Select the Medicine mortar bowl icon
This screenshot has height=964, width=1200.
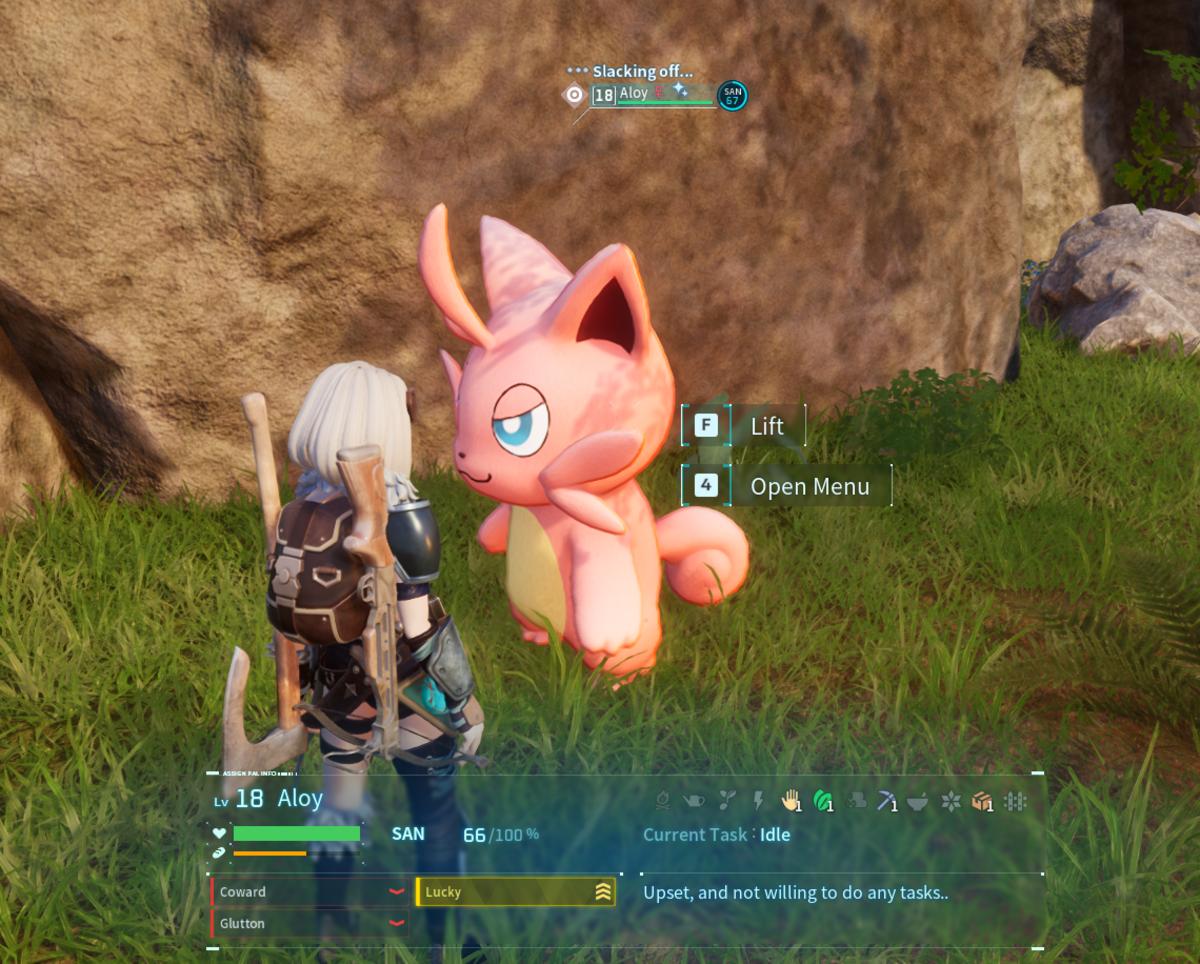point(918,801)
